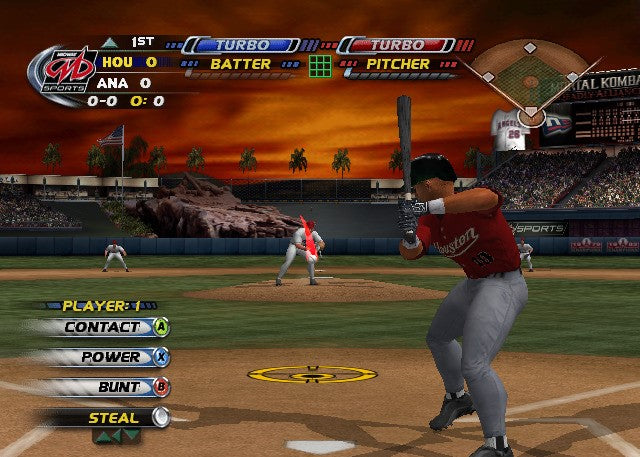Pick the Bunt option

[x=118, y=387]
